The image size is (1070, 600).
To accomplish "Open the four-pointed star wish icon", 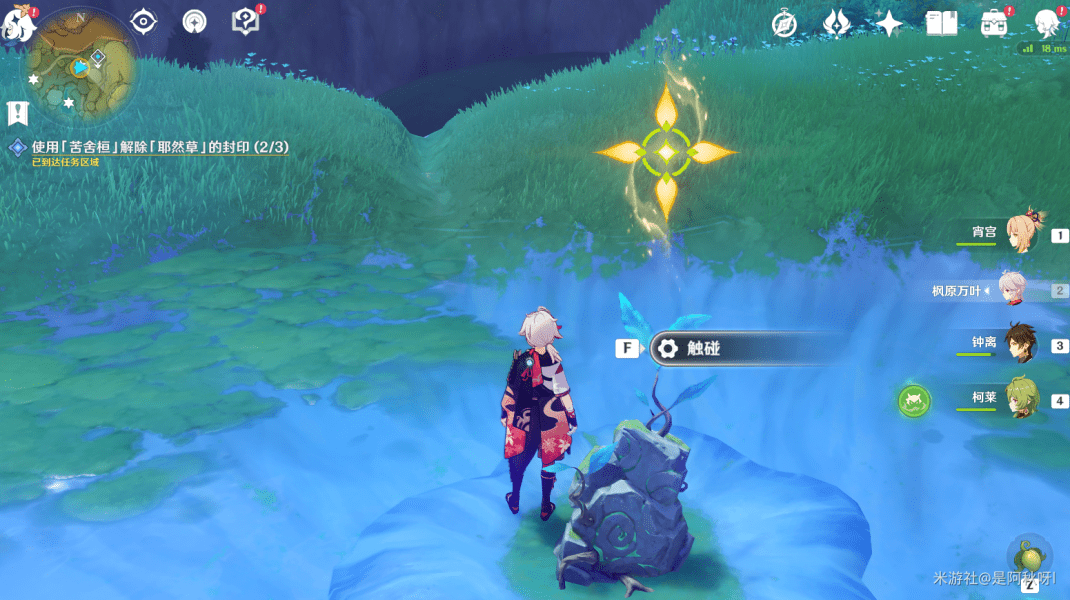I will point(888,24).
